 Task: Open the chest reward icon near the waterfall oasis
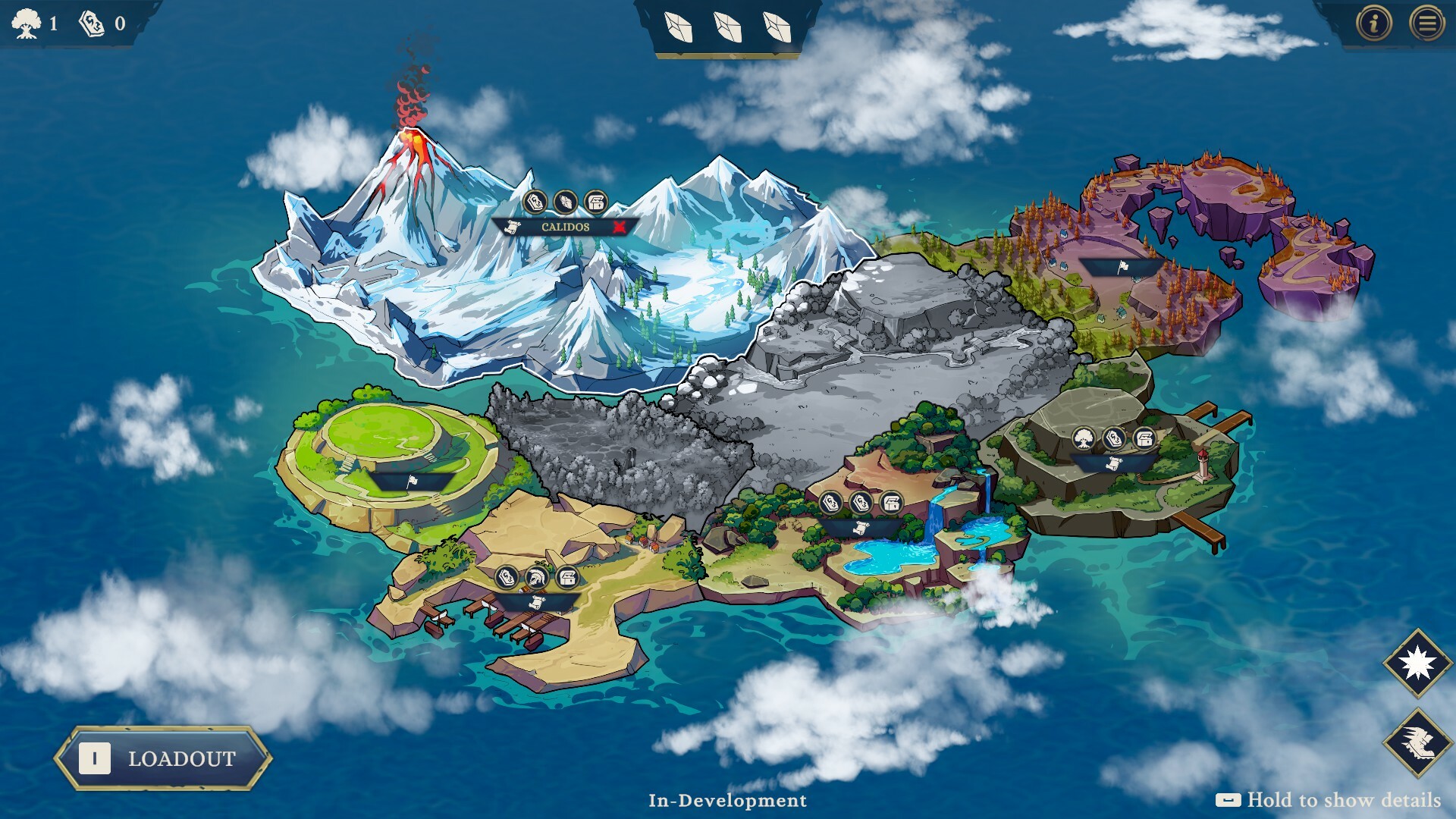(891, 502)
